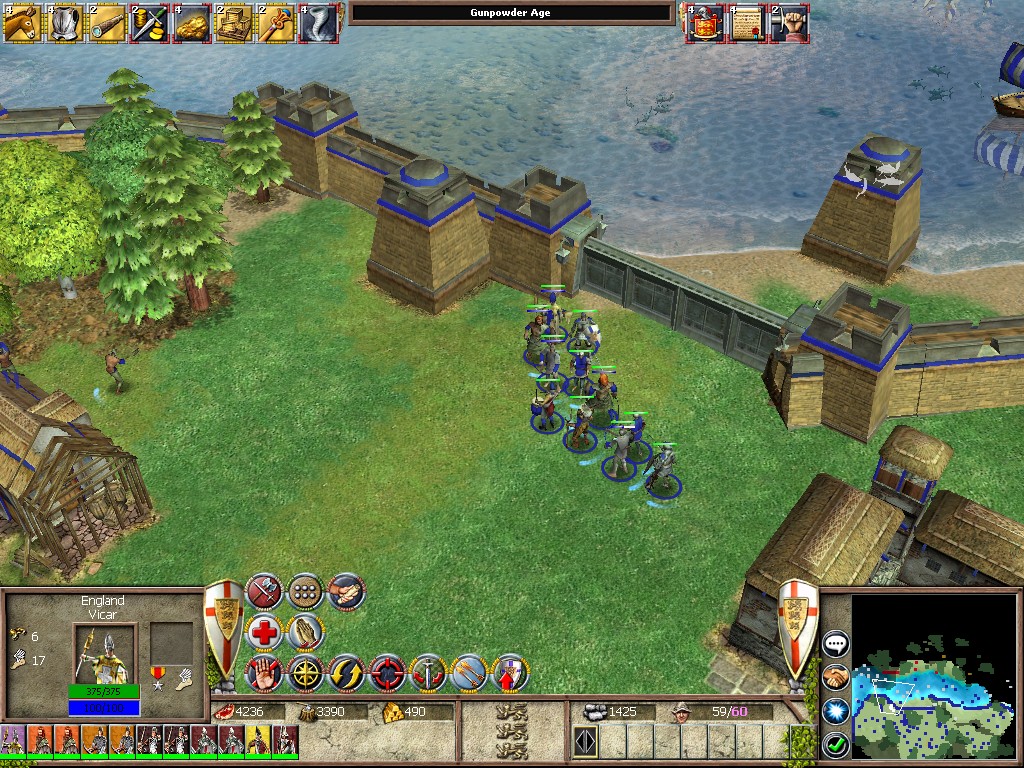Select the tornado icon in top bar
The height and width of the screenshot is (768, 1024).
coord(316,22)
